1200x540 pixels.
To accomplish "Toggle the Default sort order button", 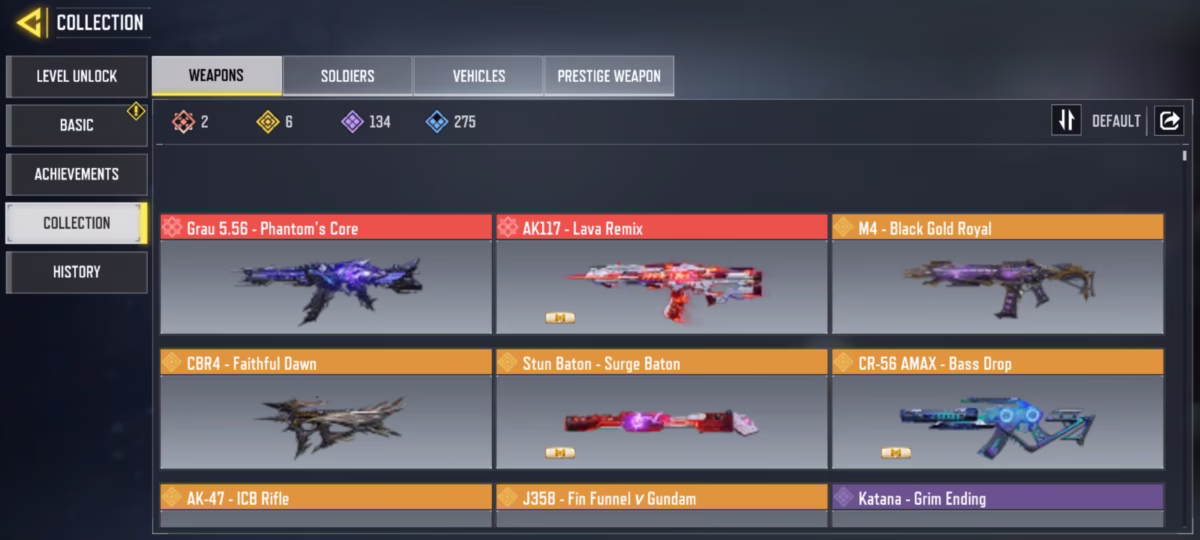I will [1067, 121].
